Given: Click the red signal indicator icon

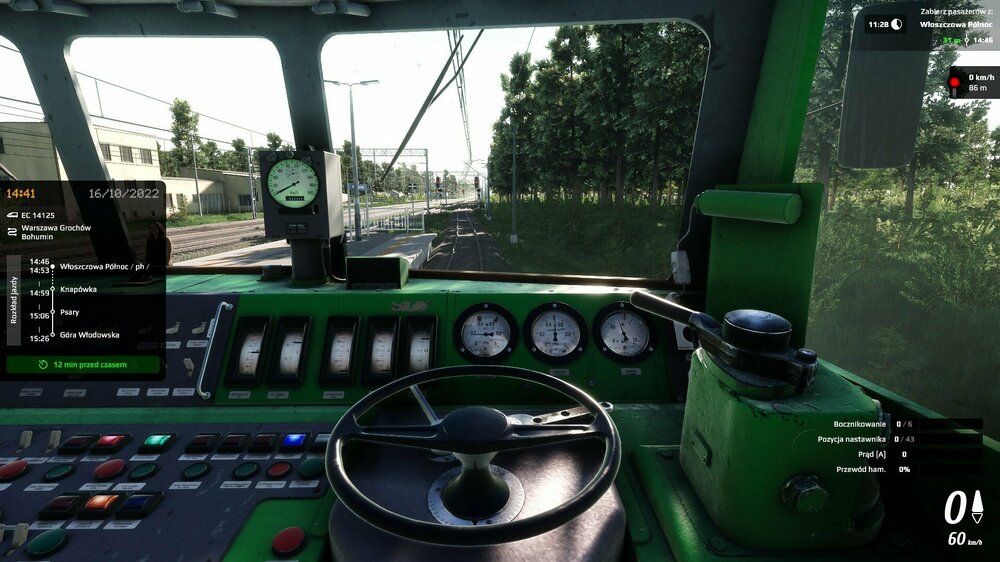Looking at the screenshot, I should click(954, 82).
